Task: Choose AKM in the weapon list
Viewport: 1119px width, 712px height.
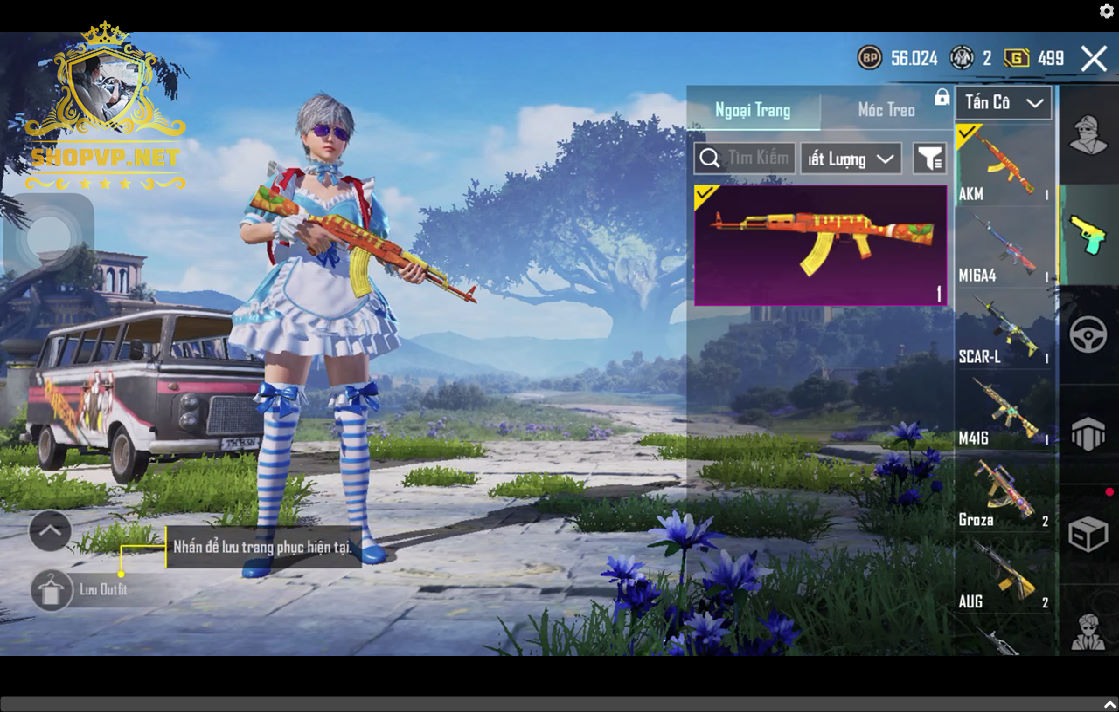Action: (x=1004, y=166)
